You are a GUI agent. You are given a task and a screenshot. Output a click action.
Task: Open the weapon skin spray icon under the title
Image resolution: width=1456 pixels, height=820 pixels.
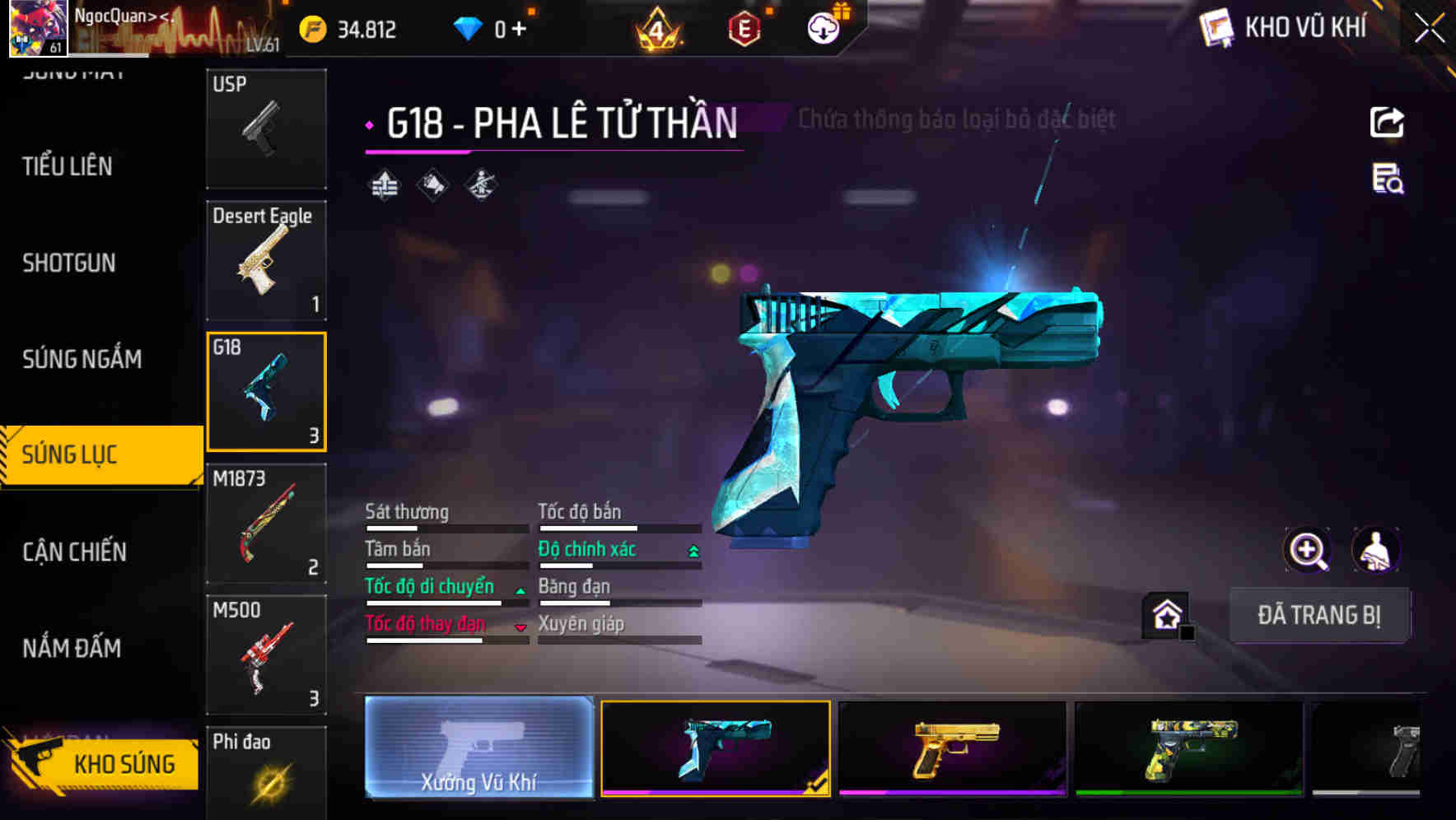(432, 185)
